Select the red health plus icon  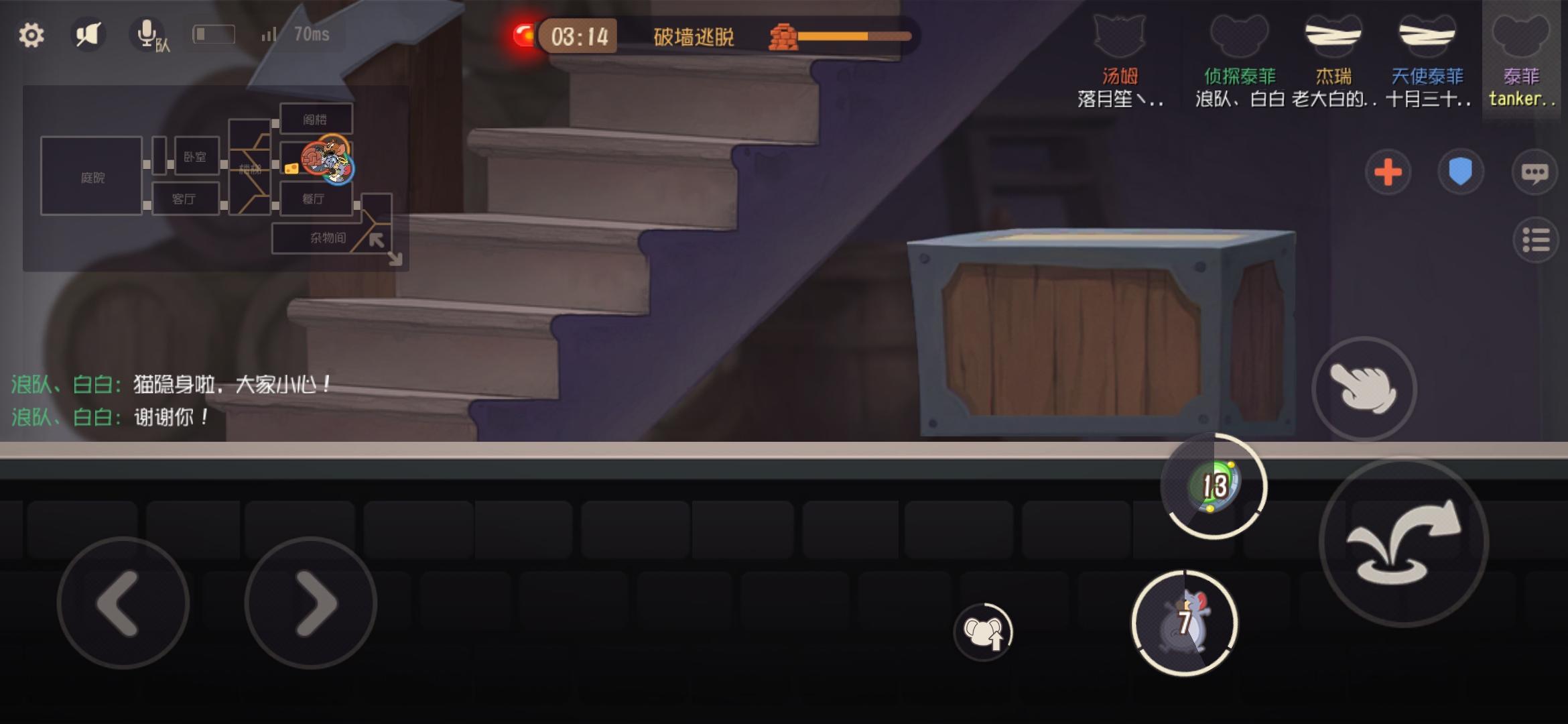(1388, 172)
